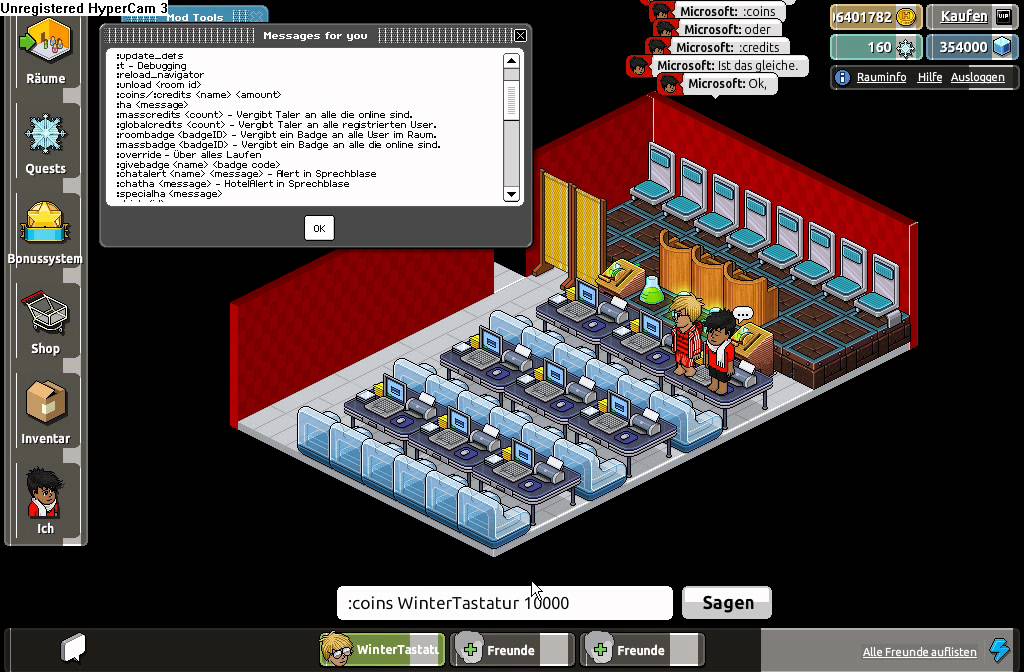Screen dimensions: 1024x672
Task: Open the Rauminfo link
Action: click(x=881, y=77)
